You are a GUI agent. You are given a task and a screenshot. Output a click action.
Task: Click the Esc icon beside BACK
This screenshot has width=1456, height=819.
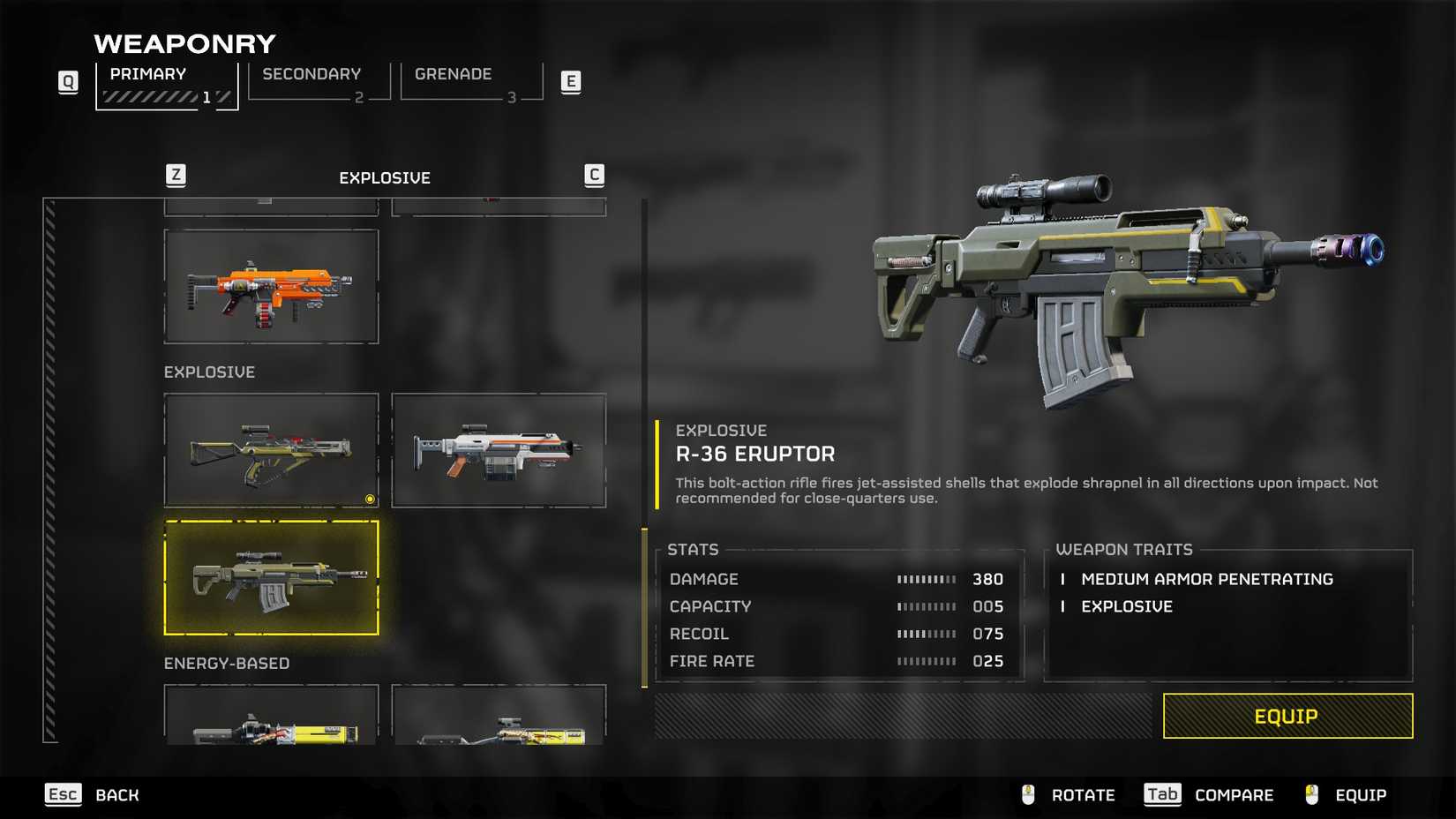point(63,794)
